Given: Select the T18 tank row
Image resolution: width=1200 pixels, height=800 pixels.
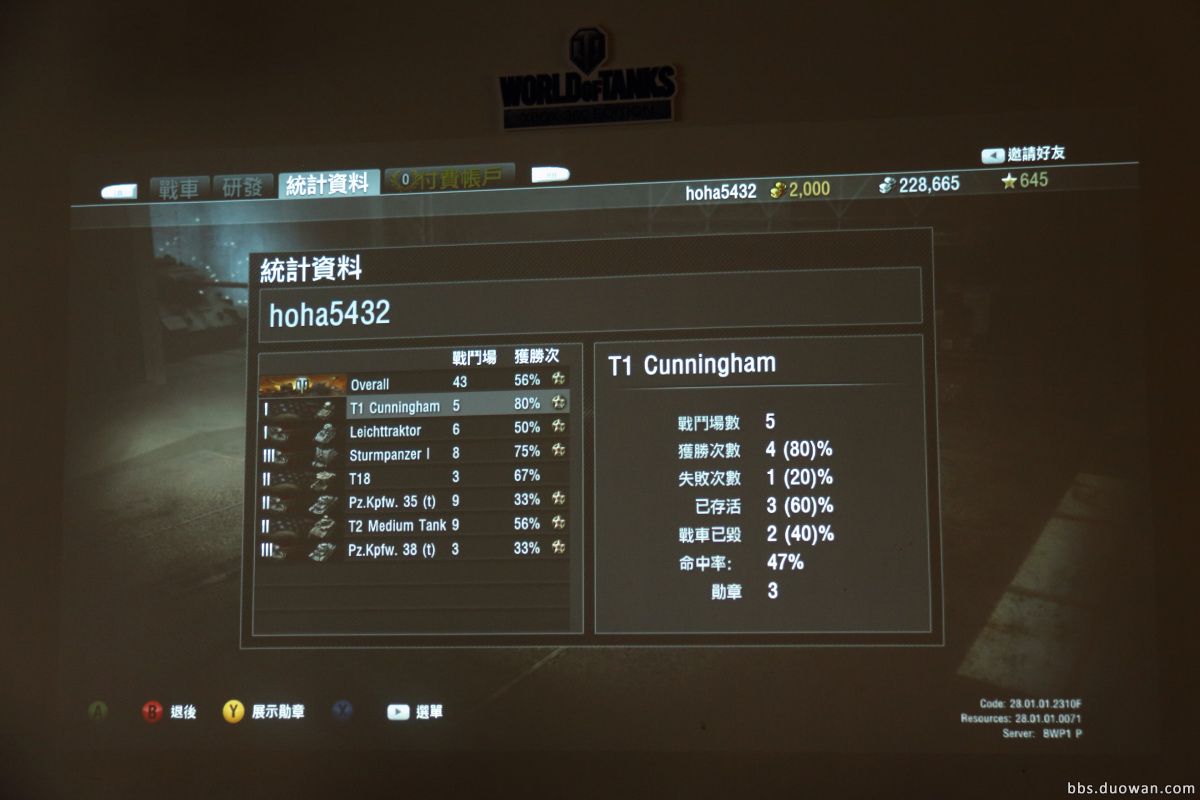Looking at the screenshot, I should [413, 478].
